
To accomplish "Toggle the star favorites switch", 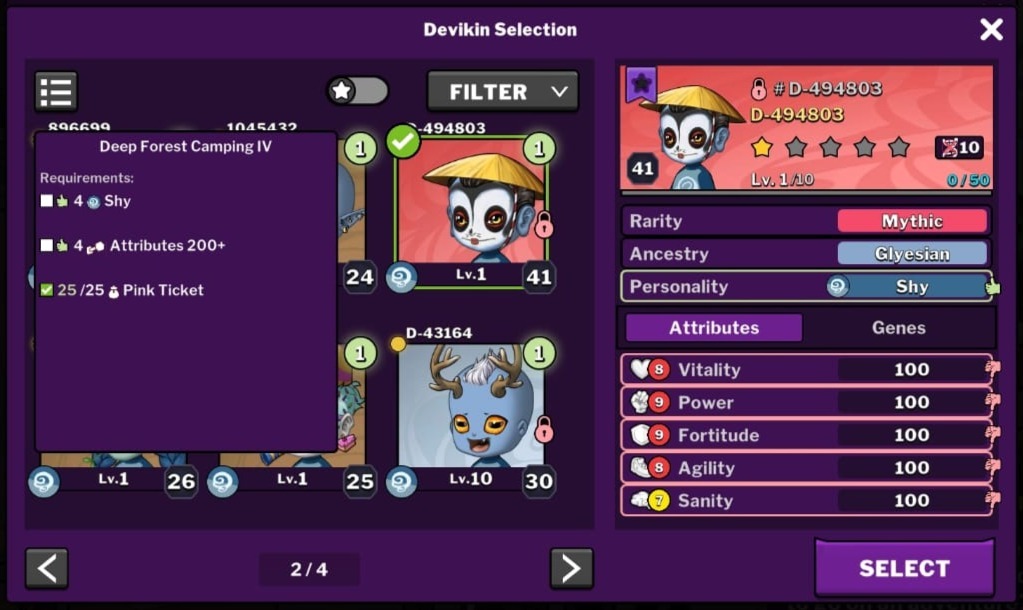I will coord(357,91).
